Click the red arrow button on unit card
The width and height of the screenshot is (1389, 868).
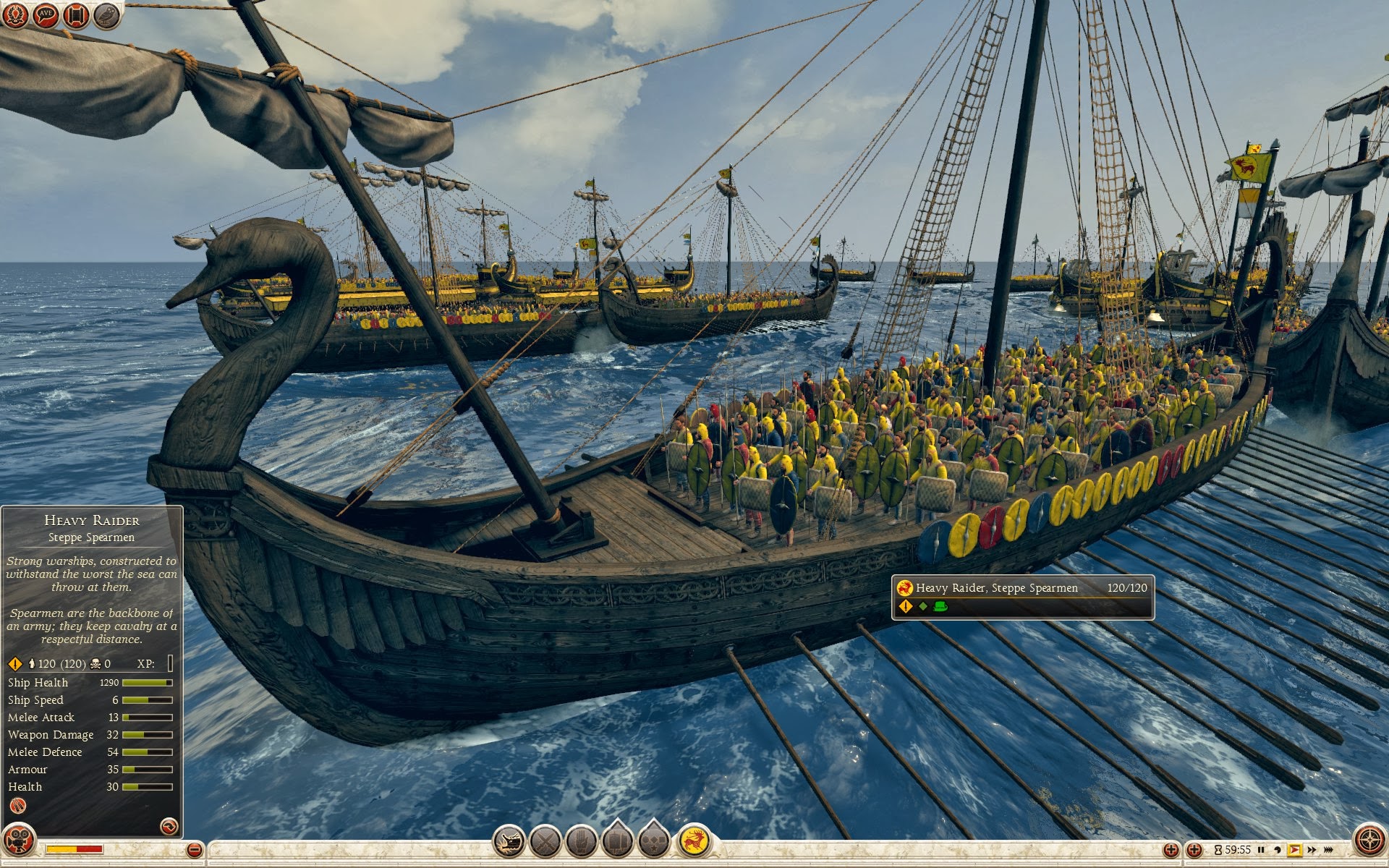tap(168, 826)
